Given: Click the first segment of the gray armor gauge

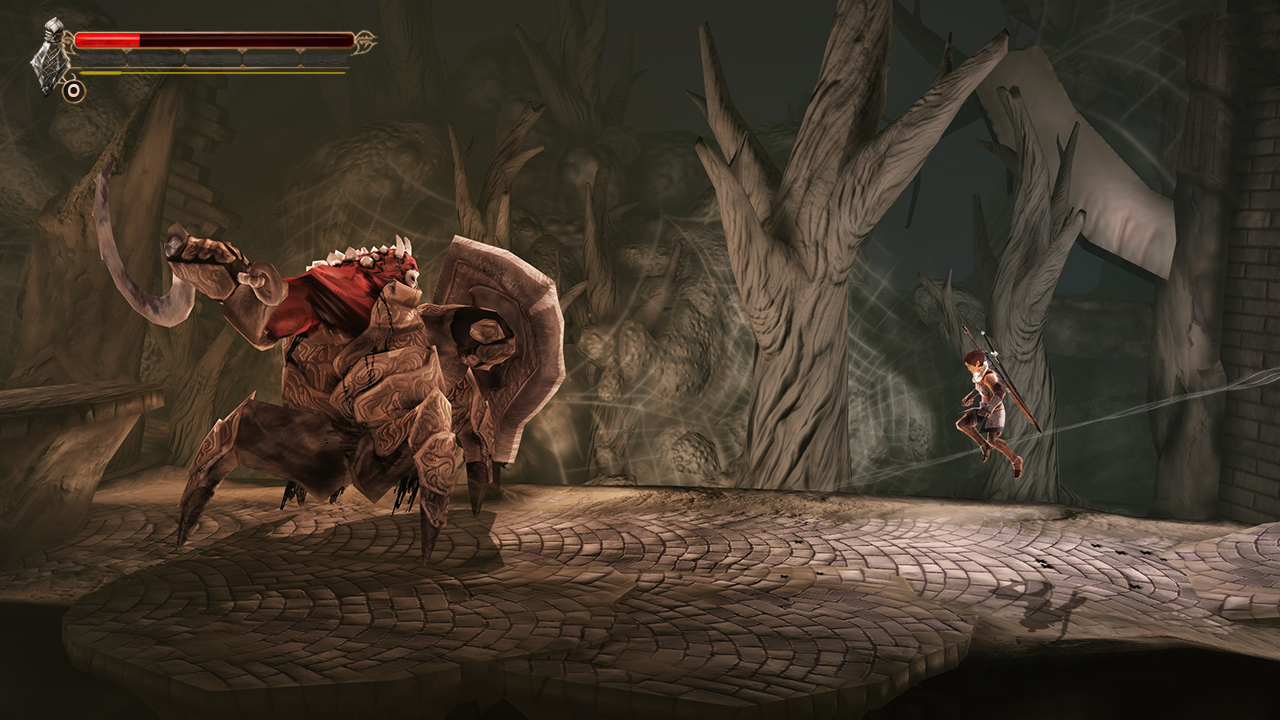Looking at the screenshot, I should point(100,58).
